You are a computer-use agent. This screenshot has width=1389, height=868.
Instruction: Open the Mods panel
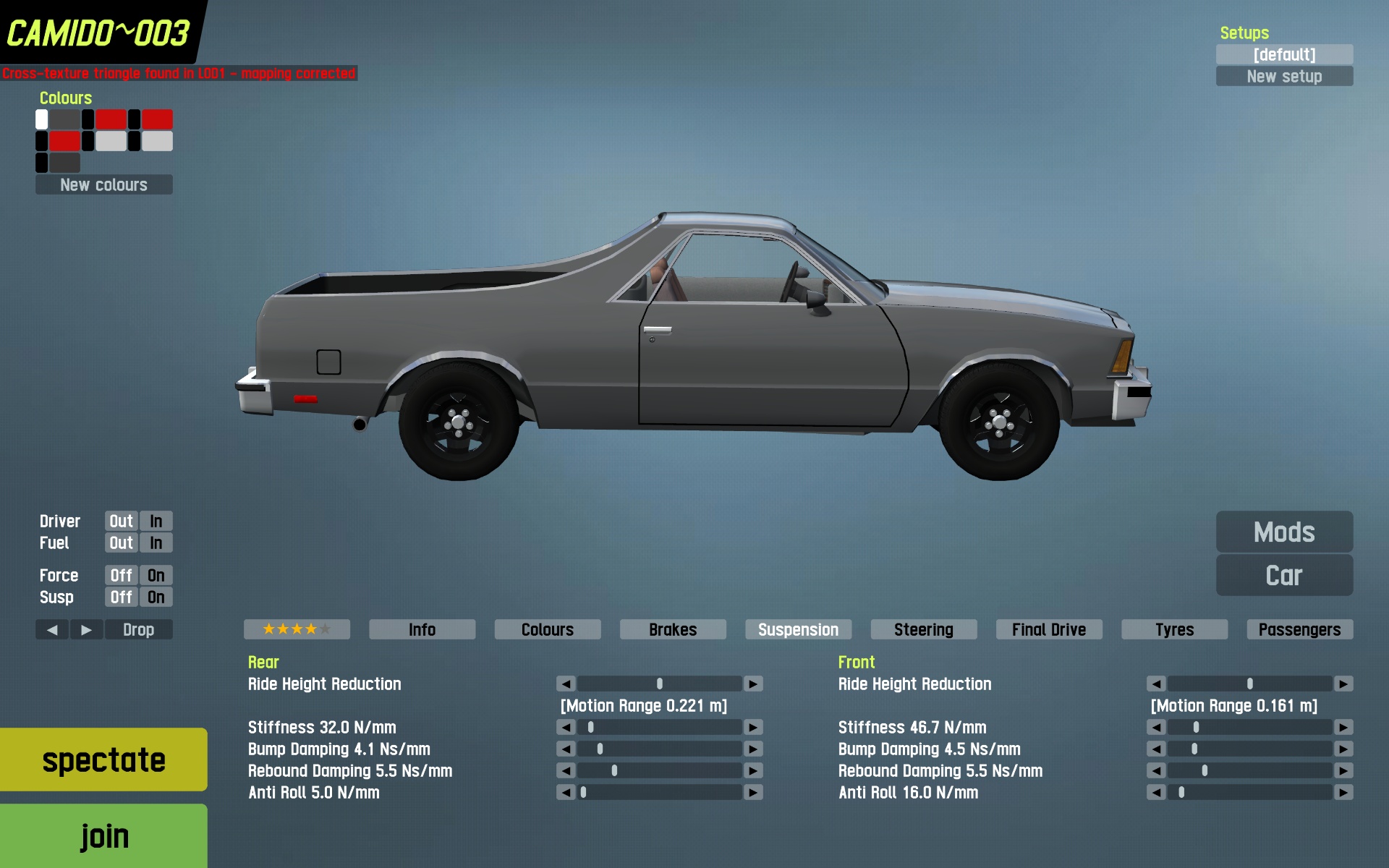1284,532
